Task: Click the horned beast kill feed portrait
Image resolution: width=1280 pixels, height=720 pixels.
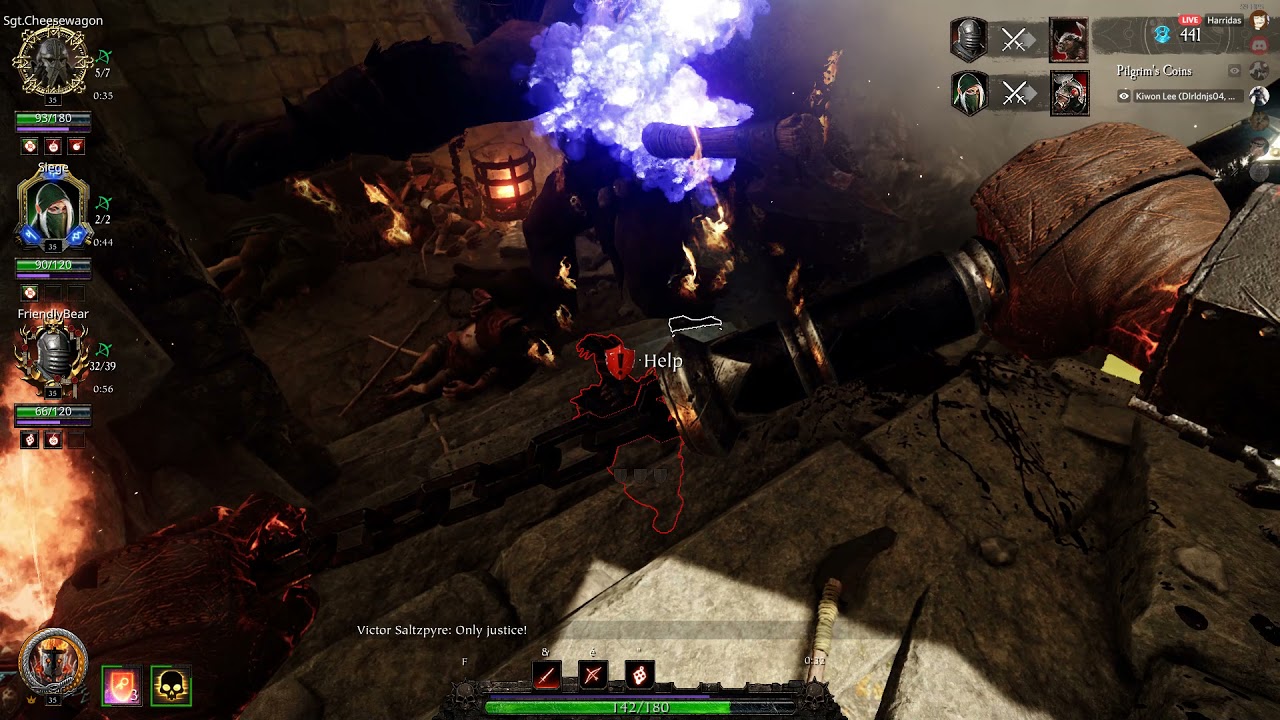Action: (1069, 40)
